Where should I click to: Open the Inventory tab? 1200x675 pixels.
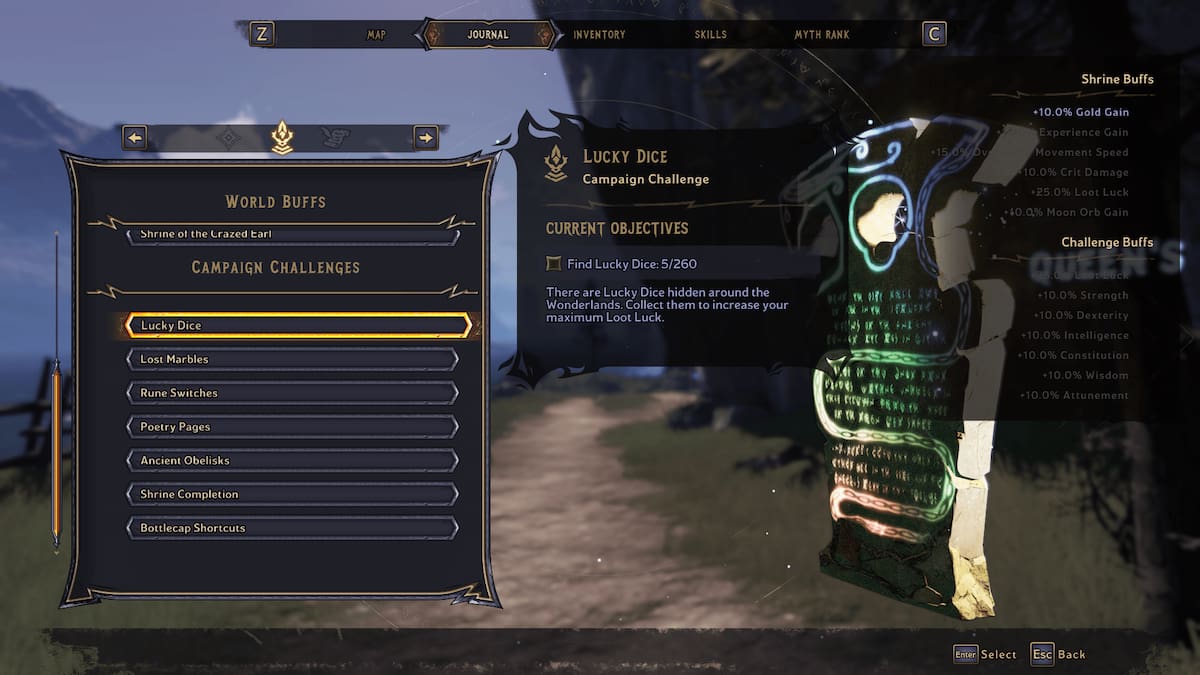(599, 35)
